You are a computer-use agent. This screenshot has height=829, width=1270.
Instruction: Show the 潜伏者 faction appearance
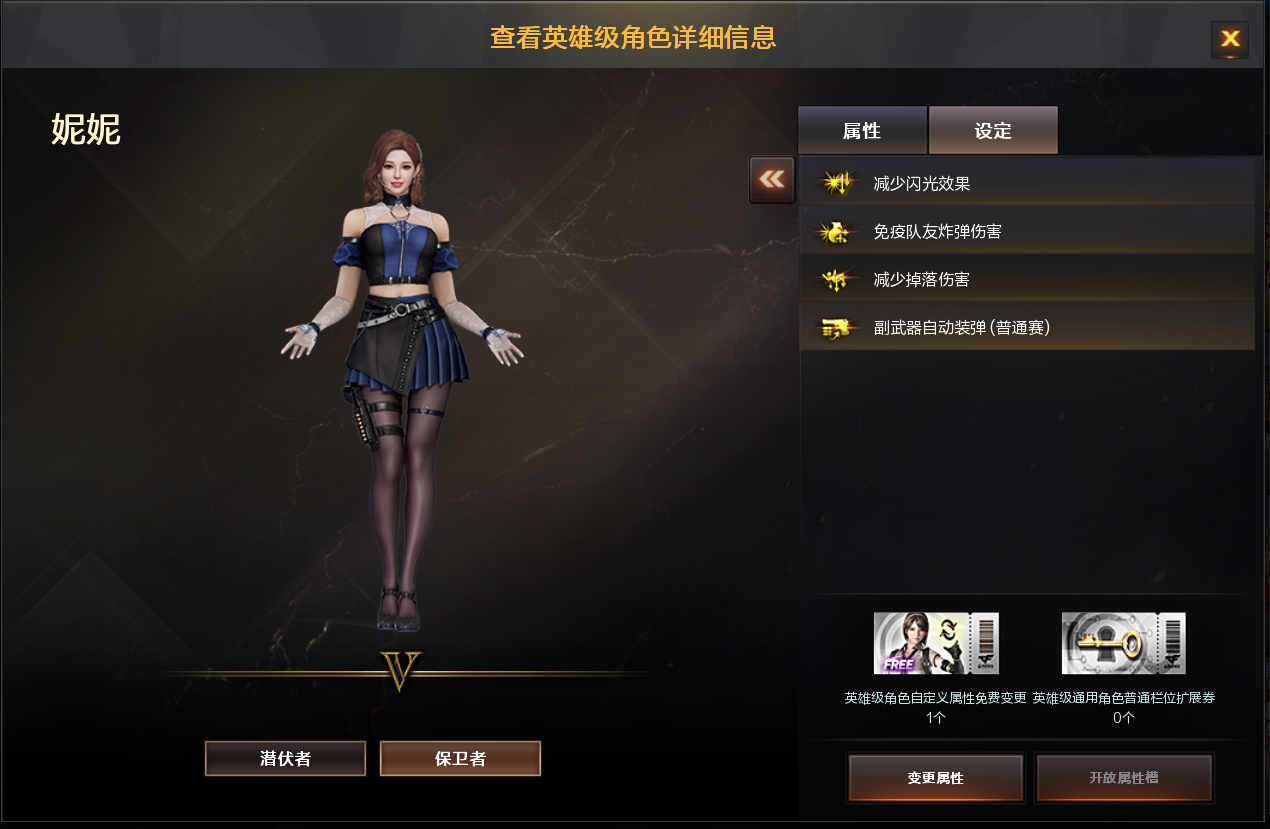tap(285, 758)
